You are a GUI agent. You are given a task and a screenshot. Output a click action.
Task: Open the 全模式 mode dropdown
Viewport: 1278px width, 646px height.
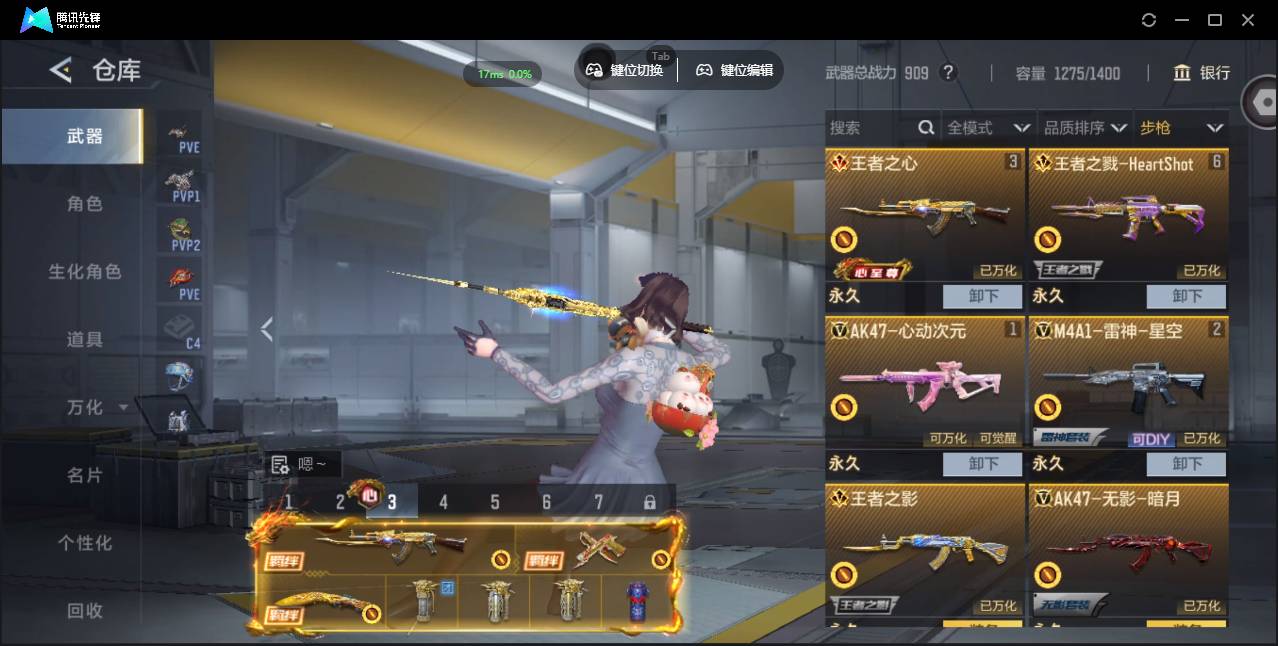point(988,128)
